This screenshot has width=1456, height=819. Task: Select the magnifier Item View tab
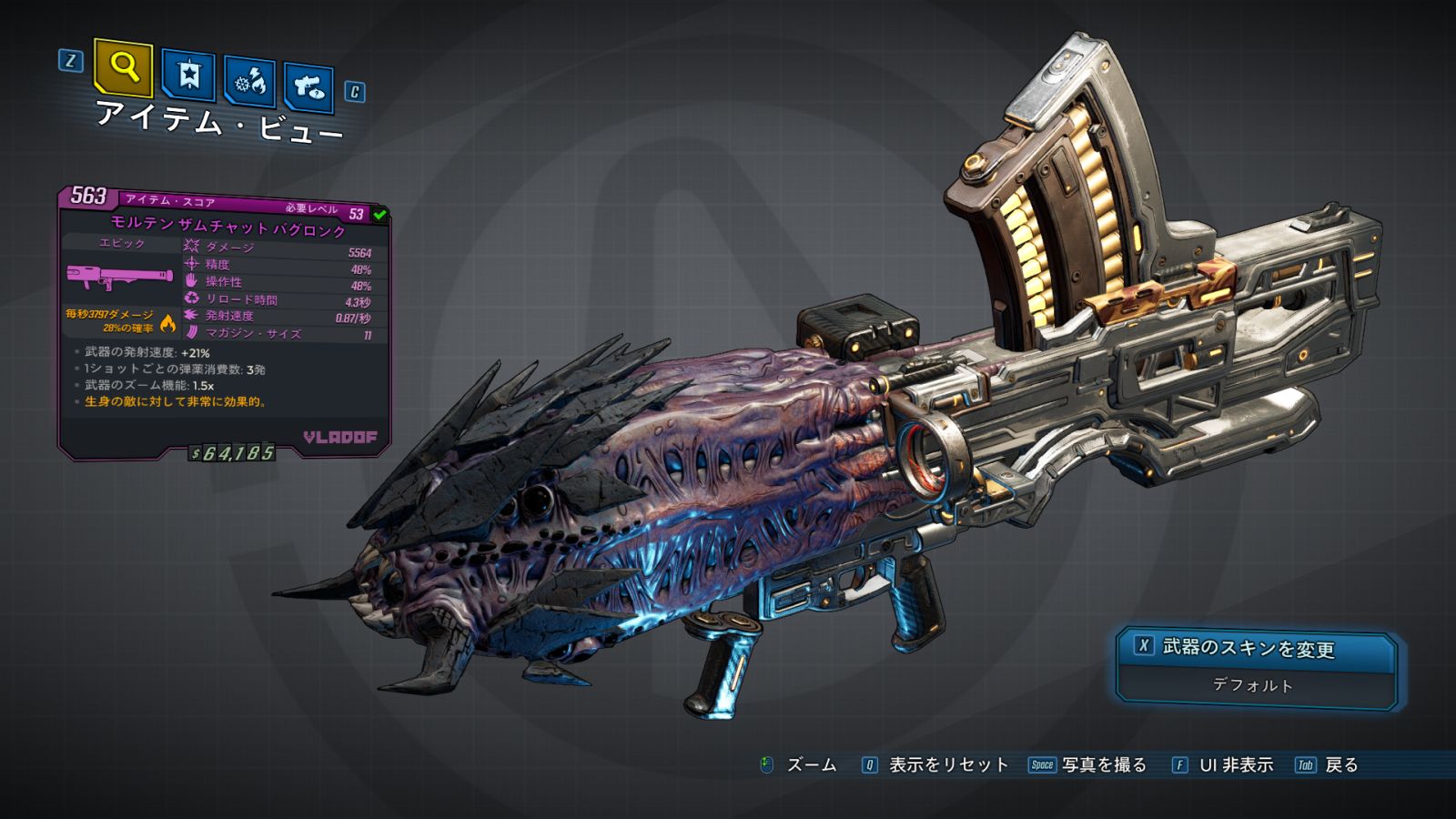click(124, 67)
